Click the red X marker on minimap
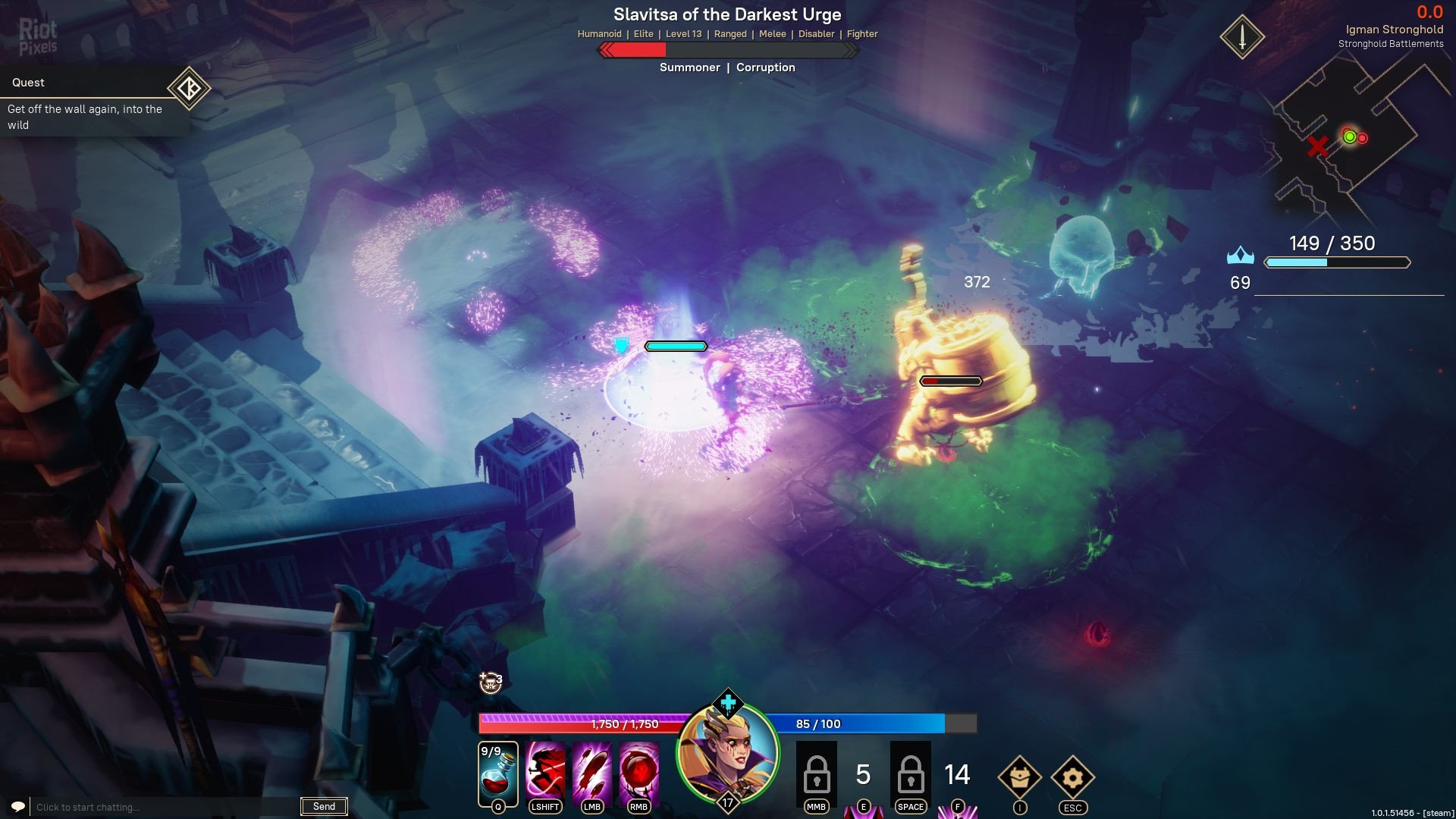This screenshot has height=819, width=1456. coord(1318,146)
